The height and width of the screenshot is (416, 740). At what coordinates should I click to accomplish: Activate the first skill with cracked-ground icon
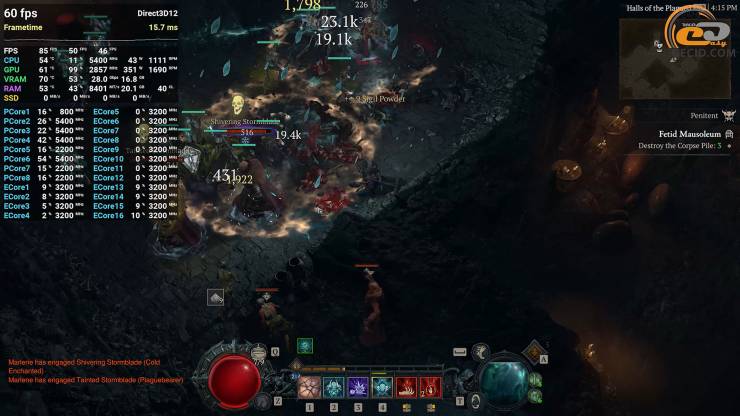(310, 387)
